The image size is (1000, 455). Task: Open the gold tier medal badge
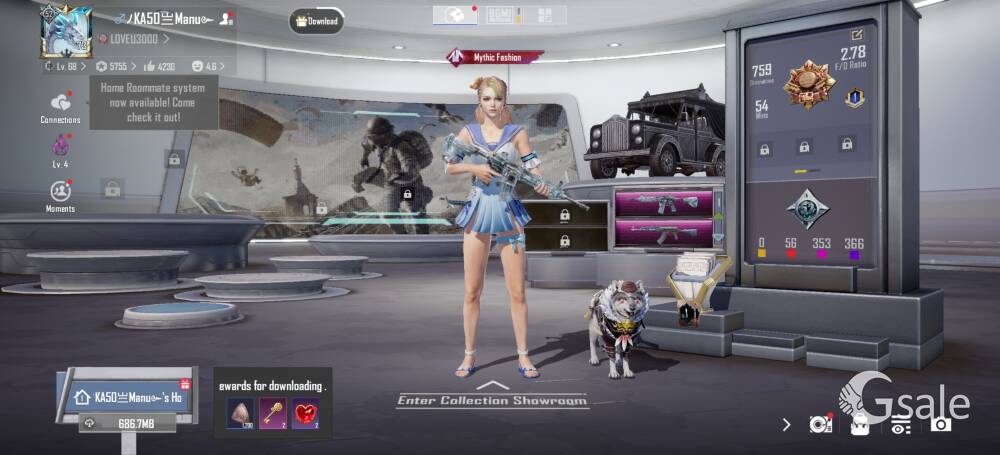coord(809,84)
